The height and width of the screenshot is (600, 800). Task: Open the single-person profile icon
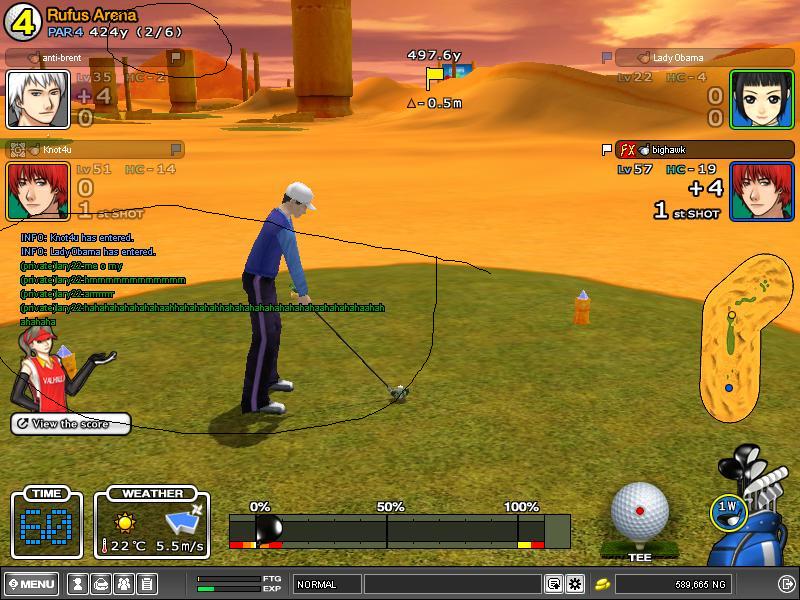[77, 584]
